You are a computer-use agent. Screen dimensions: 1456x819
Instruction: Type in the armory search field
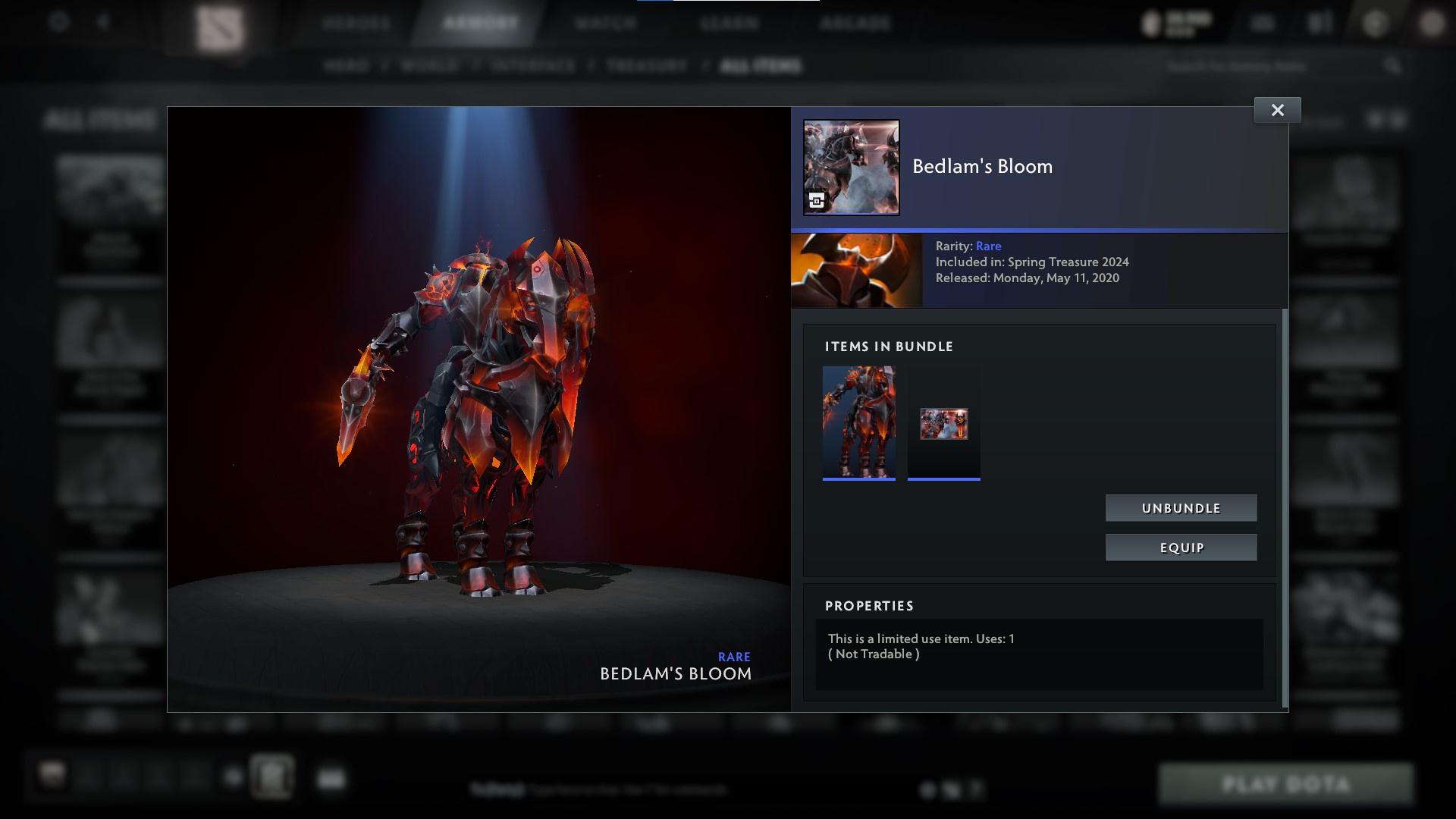coord(1274,66)
